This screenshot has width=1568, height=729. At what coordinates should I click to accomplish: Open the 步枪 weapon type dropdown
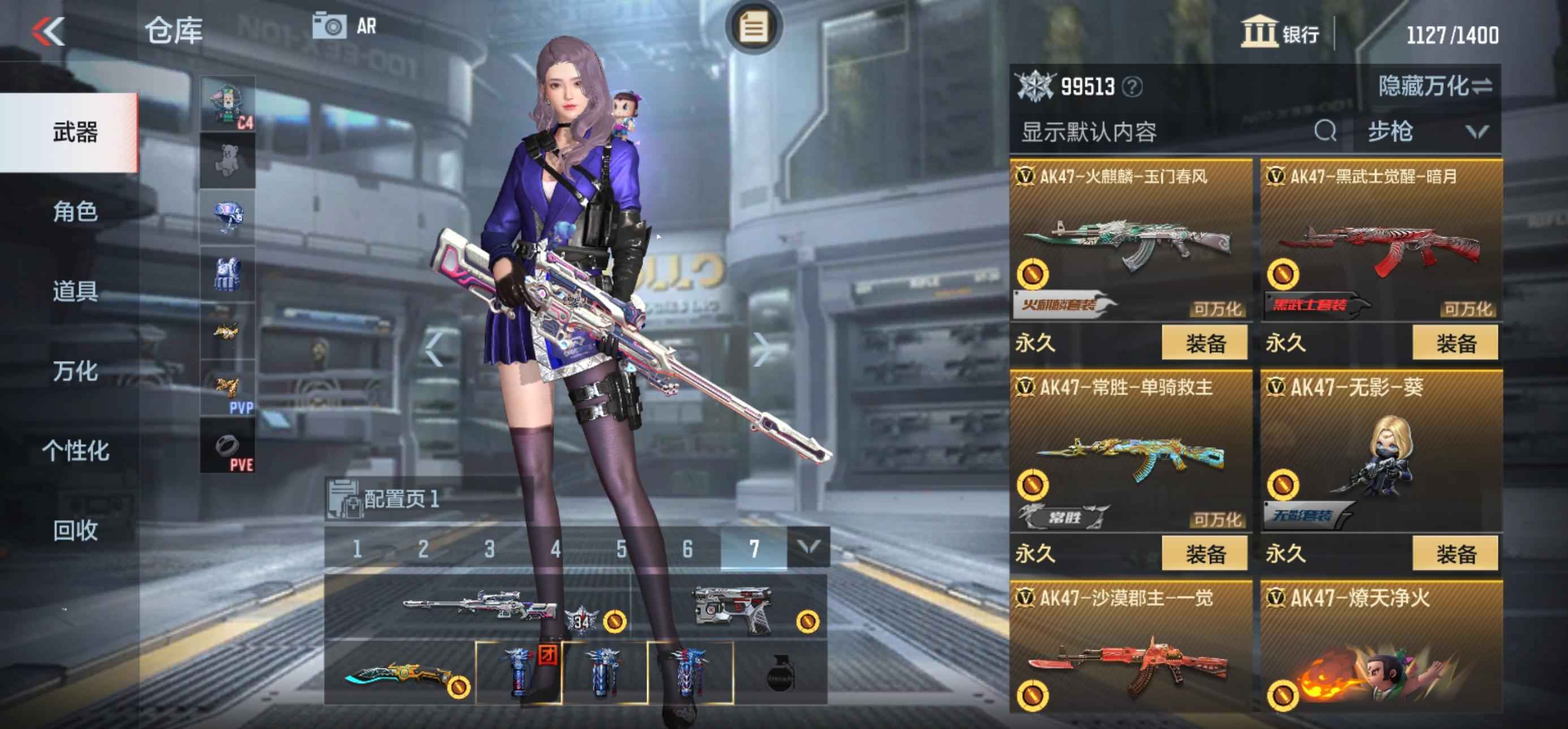[1427, 131]
